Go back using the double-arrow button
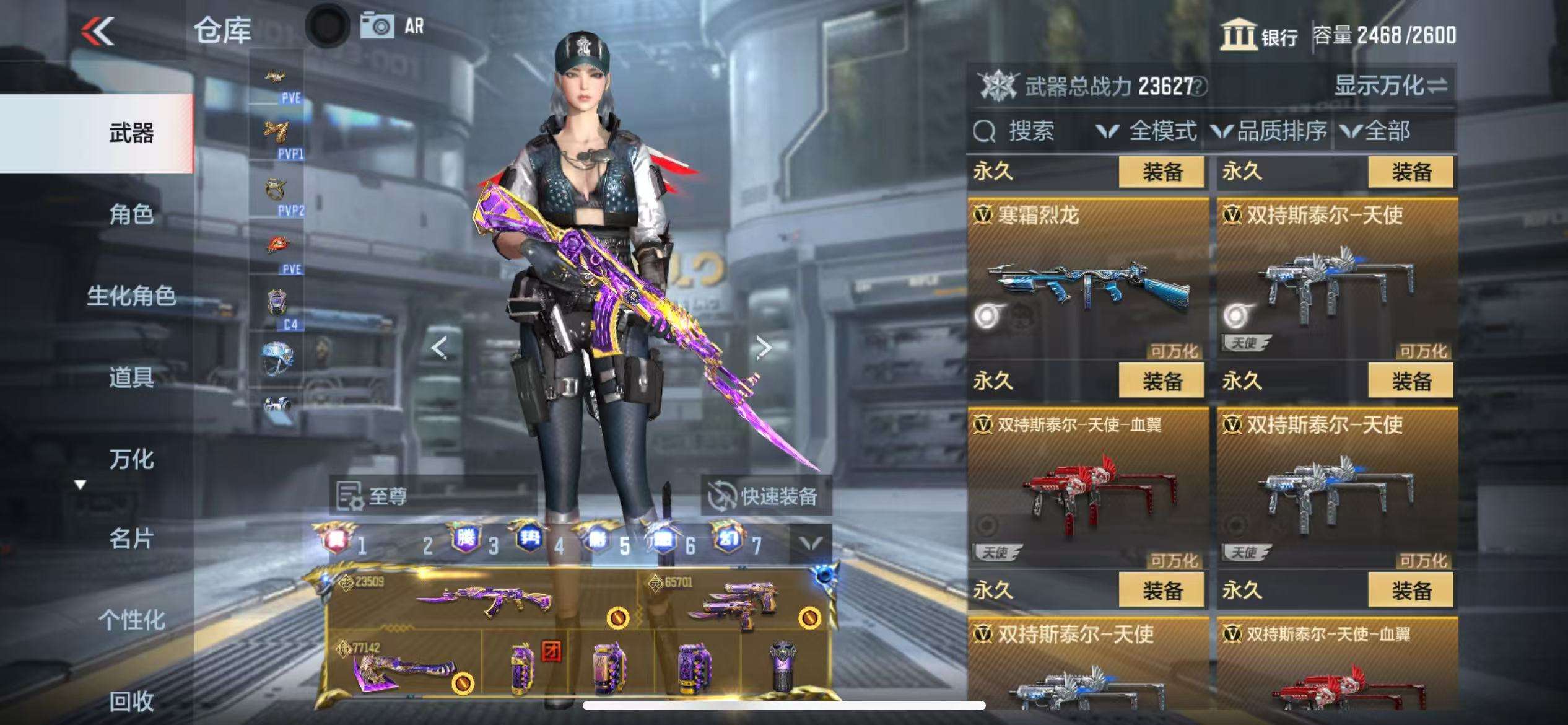 coord(98,31)
